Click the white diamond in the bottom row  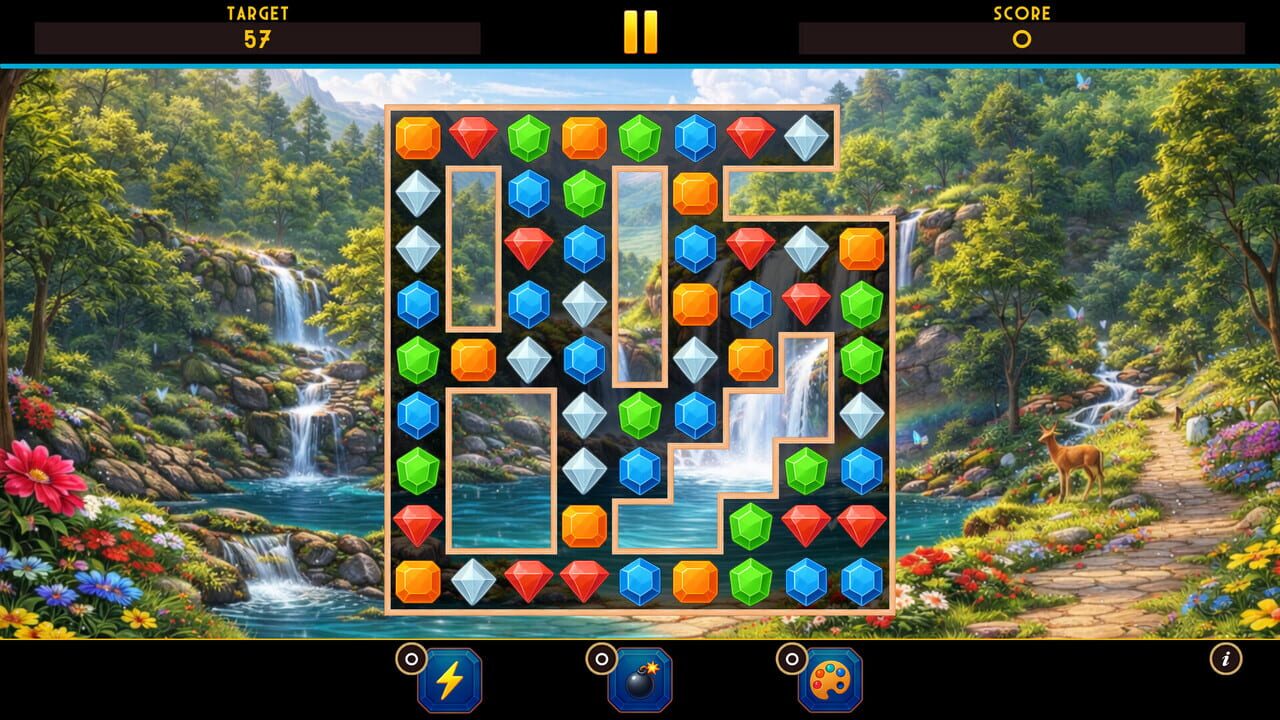[x=475, y=578]
